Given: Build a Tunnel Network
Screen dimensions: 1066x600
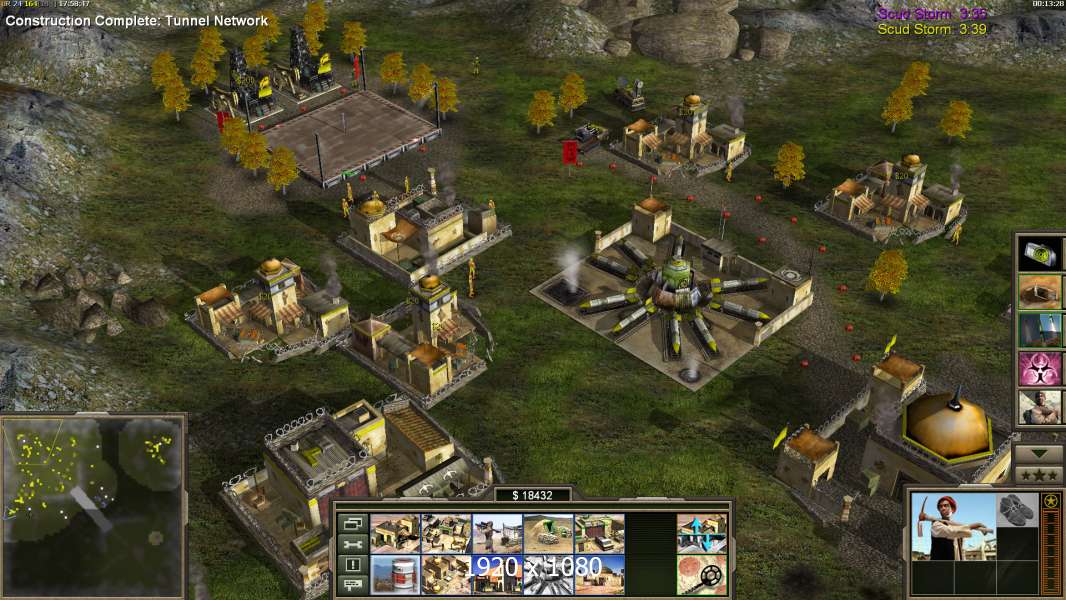Looking at the screenshot, I should pos(548,534).
